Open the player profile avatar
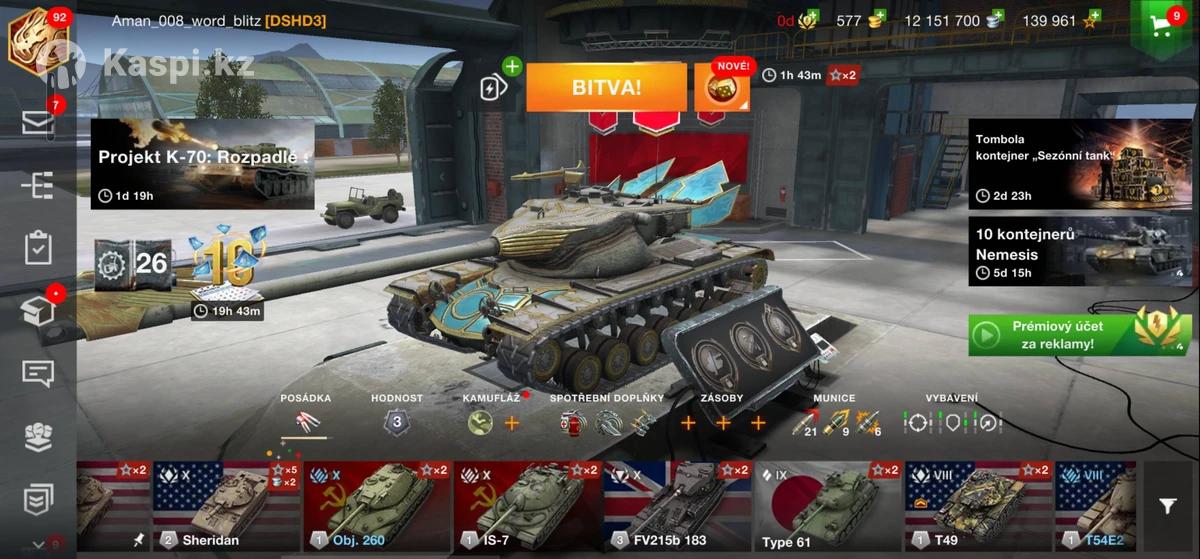The height and width of the screenshot is (559, 1200). tap(36, 40)
